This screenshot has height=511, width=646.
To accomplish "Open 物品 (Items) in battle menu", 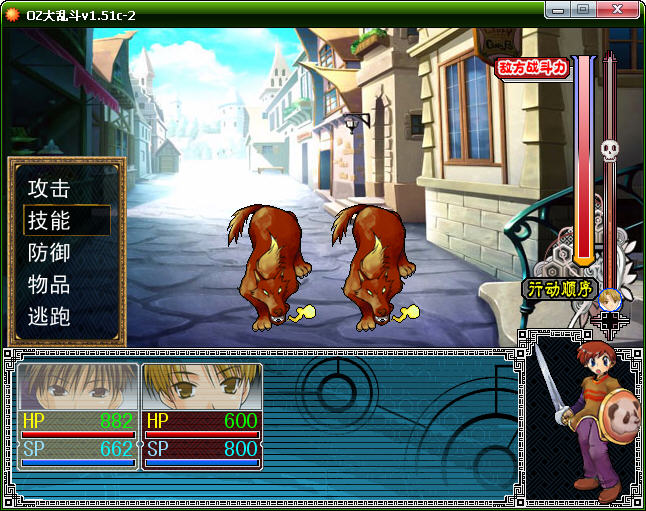I will 49,284.
